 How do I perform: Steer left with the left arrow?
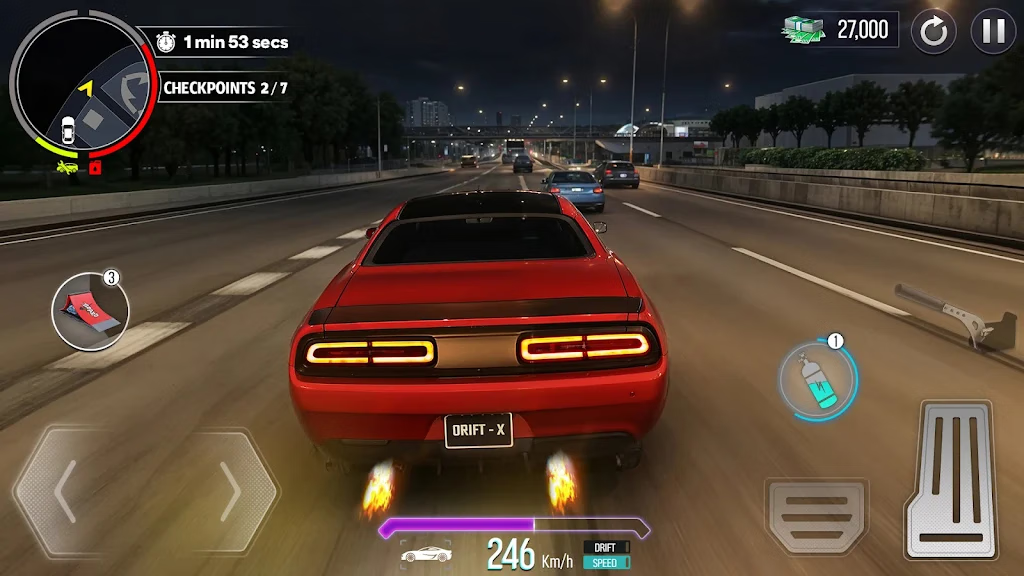(x=67, y=492)
